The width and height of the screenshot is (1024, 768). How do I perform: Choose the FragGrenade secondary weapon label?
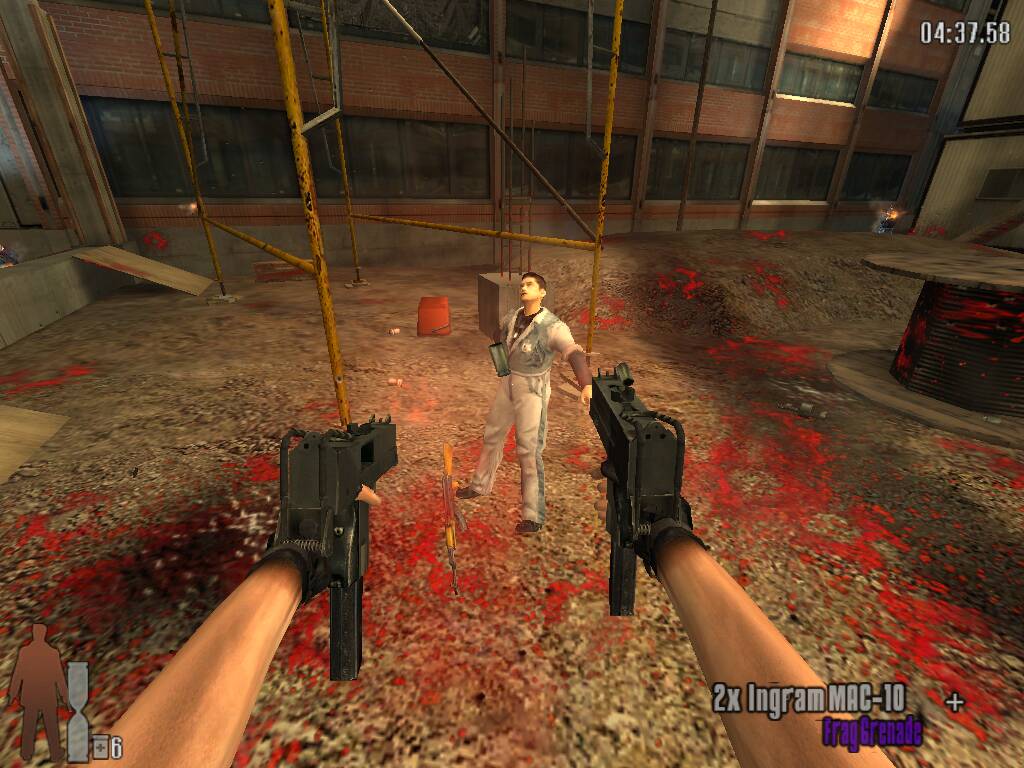click(872, 733)
